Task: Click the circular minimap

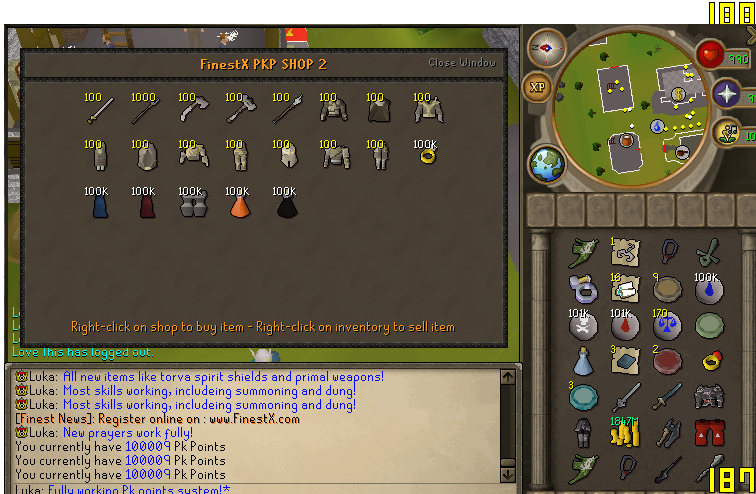Action: [640, 100]
